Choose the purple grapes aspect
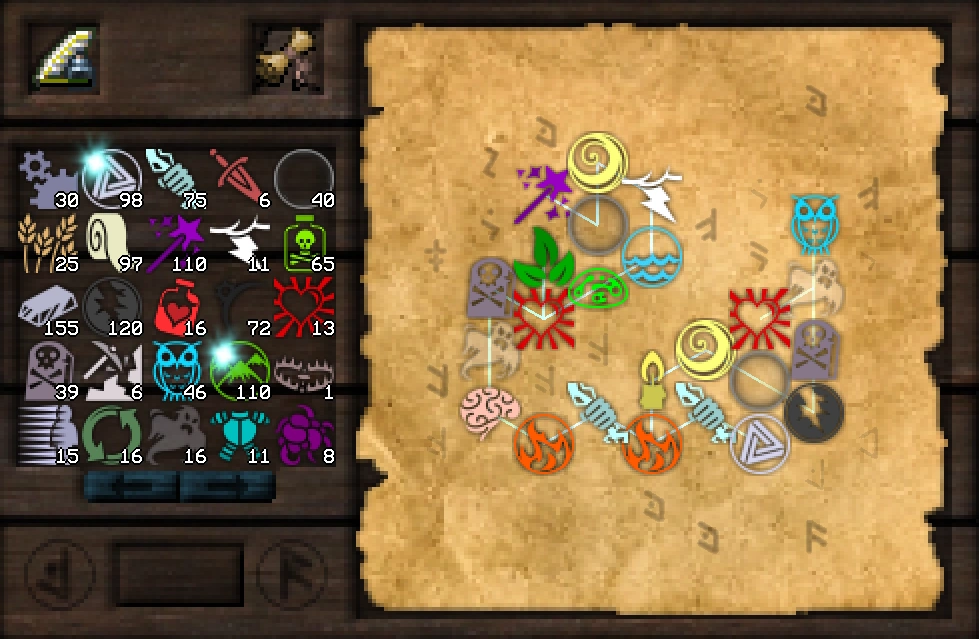Viewport: 979px width, 639px height. click(302, 433)
